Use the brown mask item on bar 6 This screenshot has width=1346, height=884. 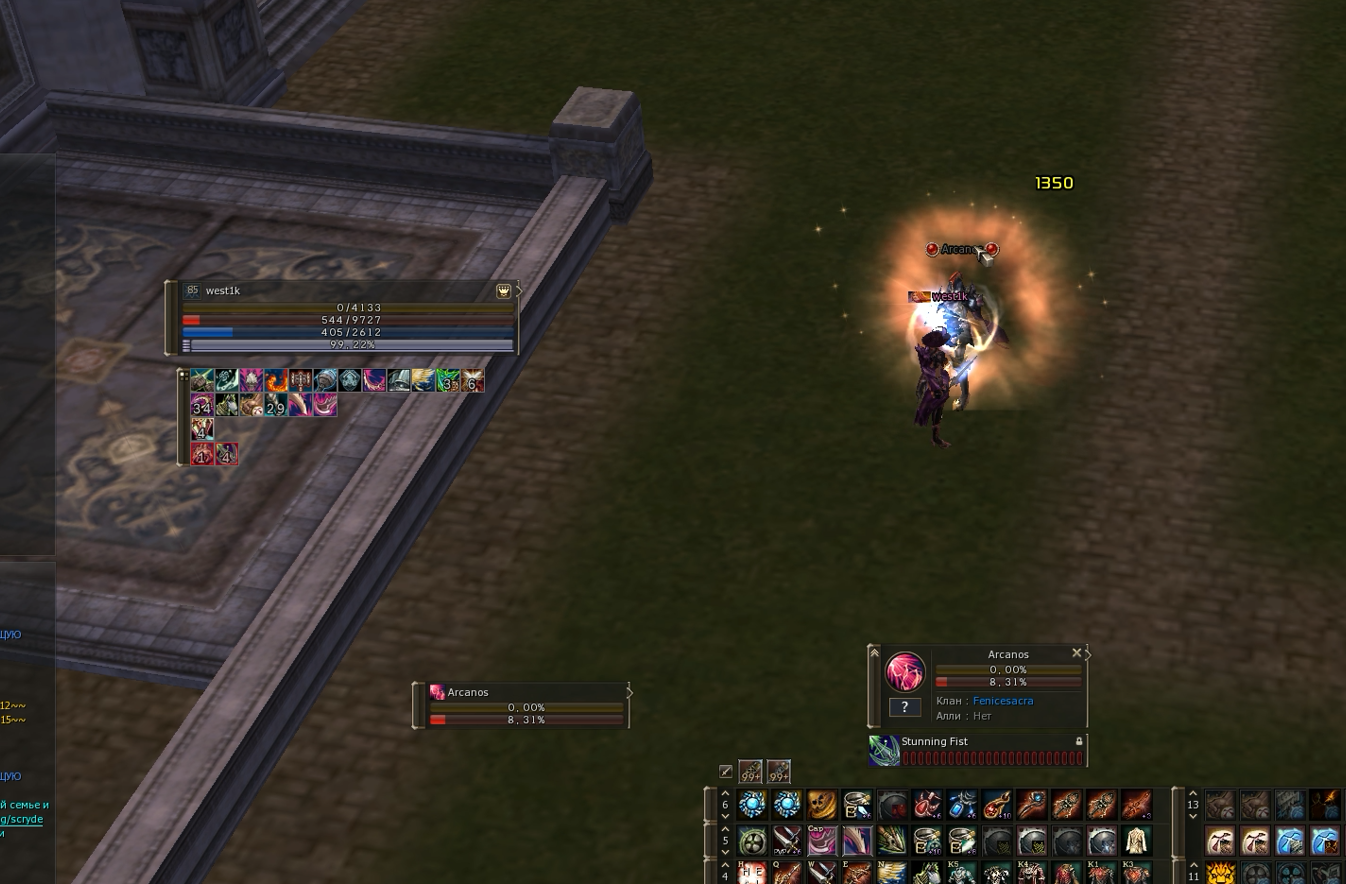click(822, 805)
